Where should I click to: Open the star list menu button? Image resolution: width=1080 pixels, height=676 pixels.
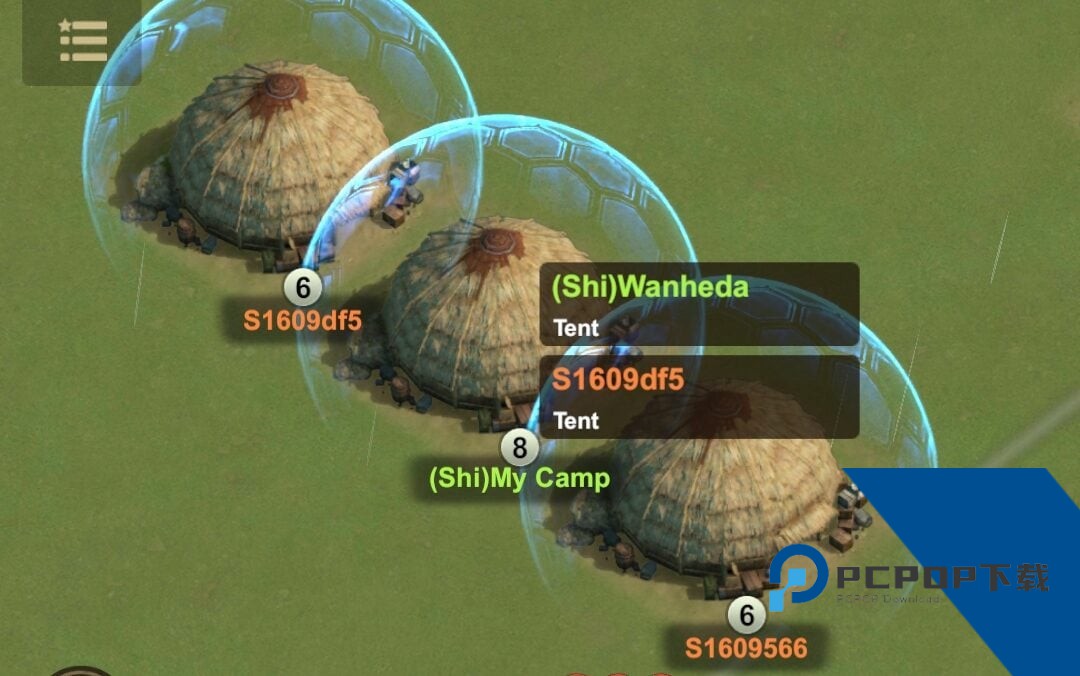[82, 42]
